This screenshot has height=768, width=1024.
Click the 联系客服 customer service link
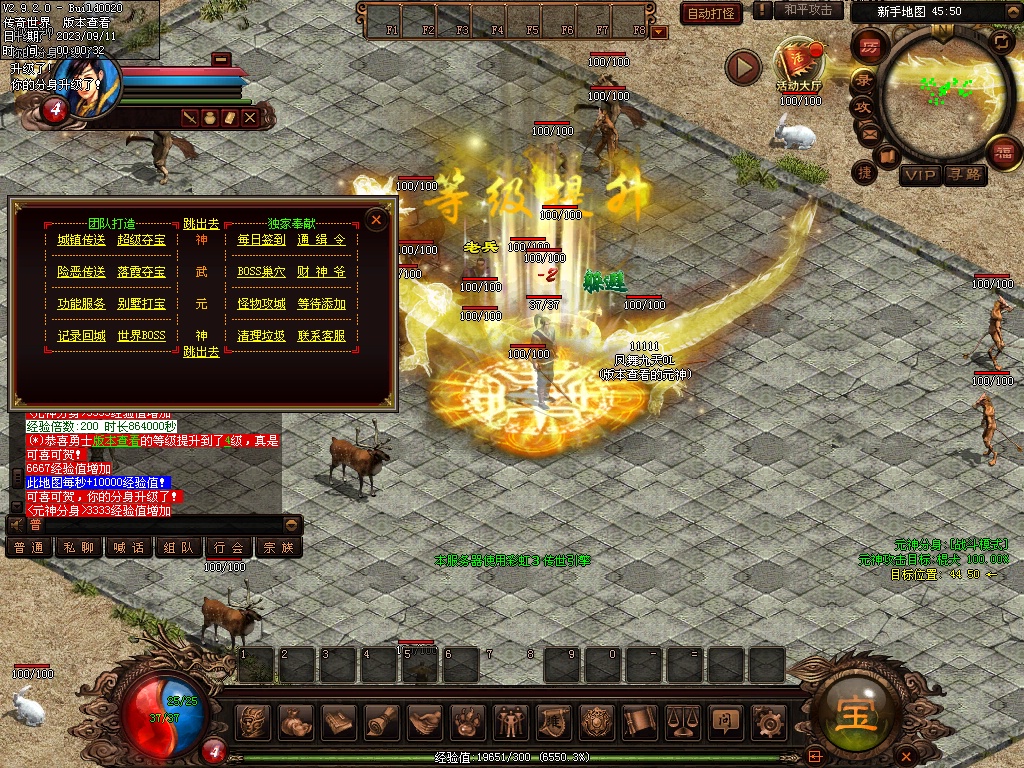(x=321, y=336)
